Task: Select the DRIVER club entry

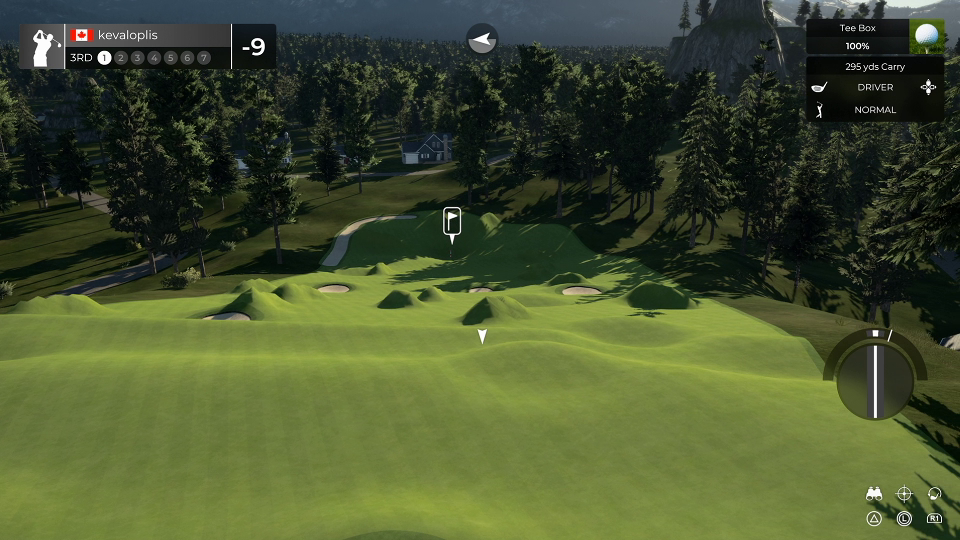Action: [875, 88]
